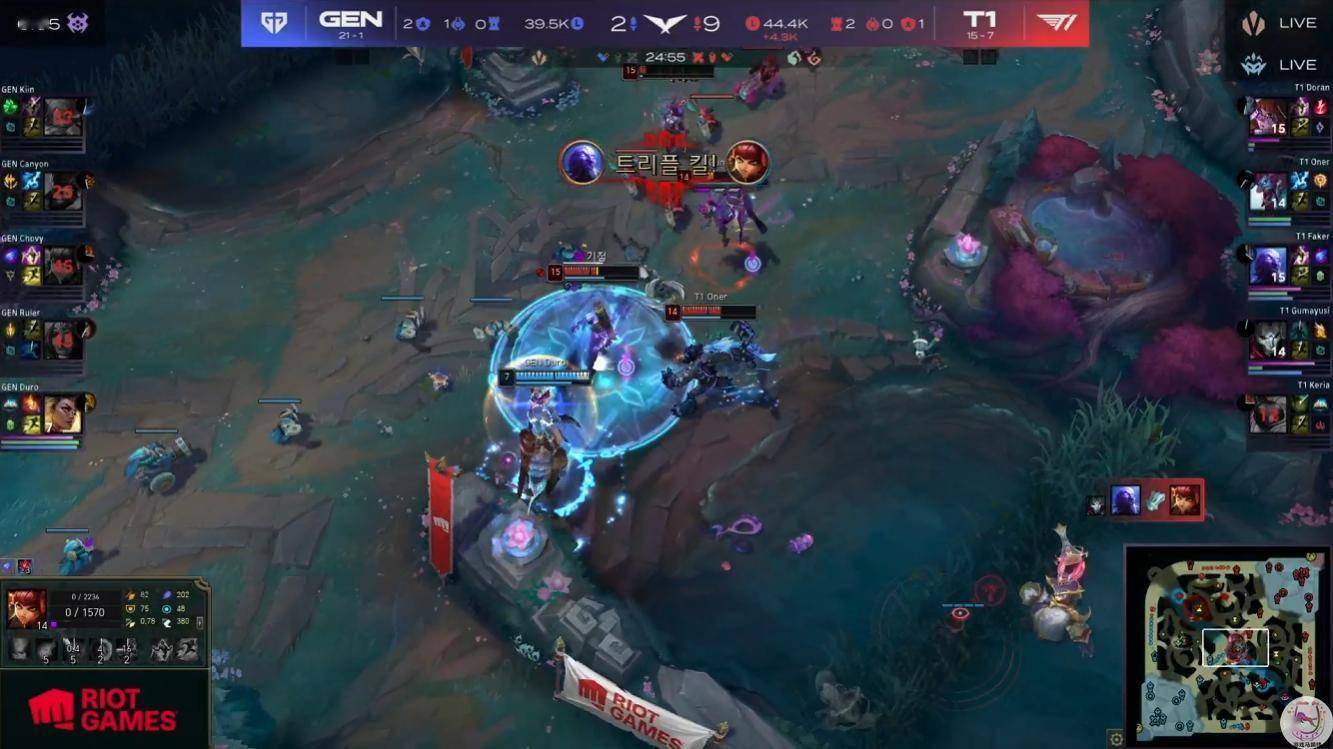Open the gear settings beside the minimap

pyautogui.click(x=1116, y=739)
